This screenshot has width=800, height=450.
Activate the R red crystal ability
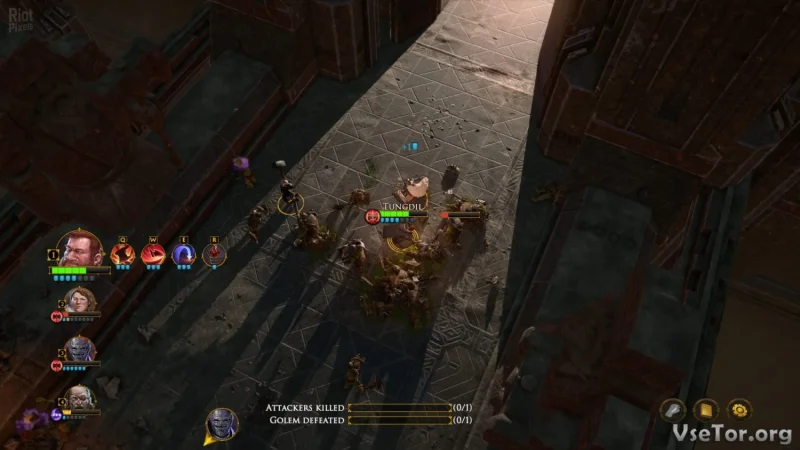(214, 255)
